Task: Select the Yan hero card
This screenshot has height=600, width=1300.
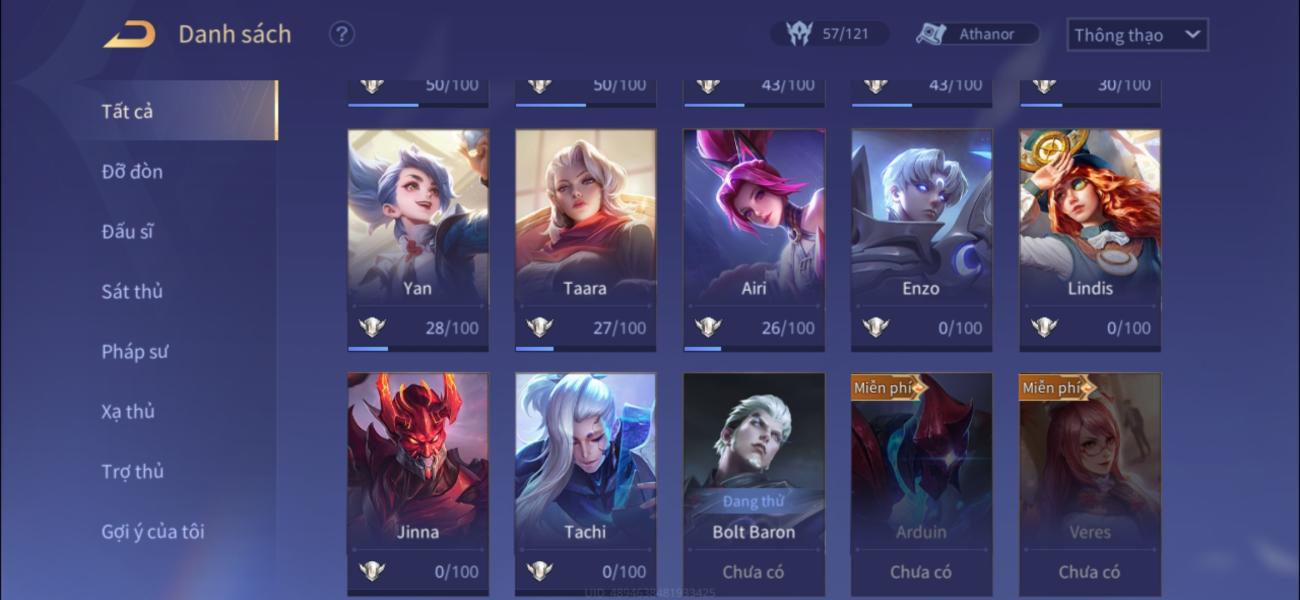Action: point(418,230)
